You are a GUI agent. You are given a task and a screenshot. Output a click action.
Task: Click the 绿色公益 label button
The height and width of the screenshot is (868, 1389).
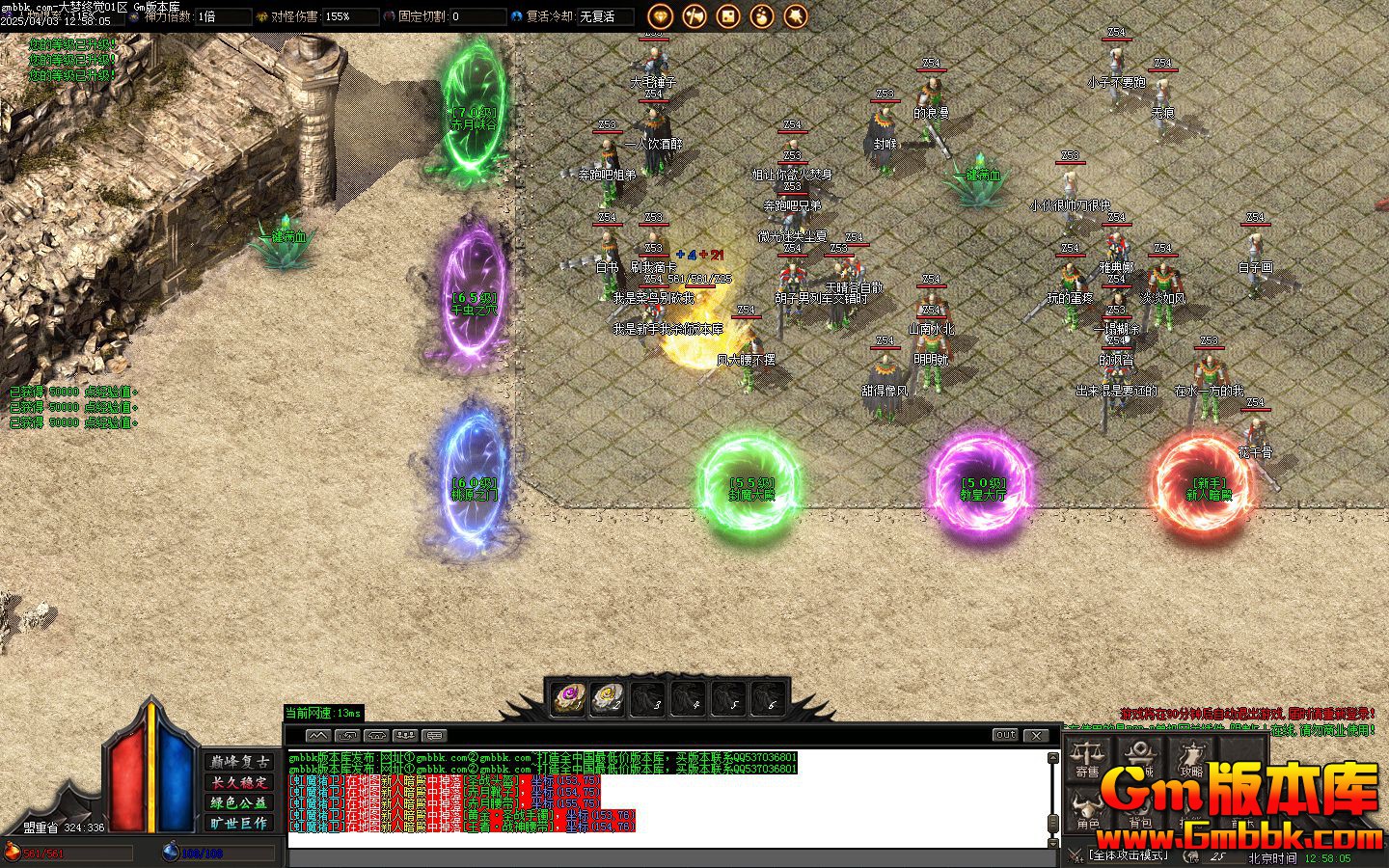click(x=240, y=802)
